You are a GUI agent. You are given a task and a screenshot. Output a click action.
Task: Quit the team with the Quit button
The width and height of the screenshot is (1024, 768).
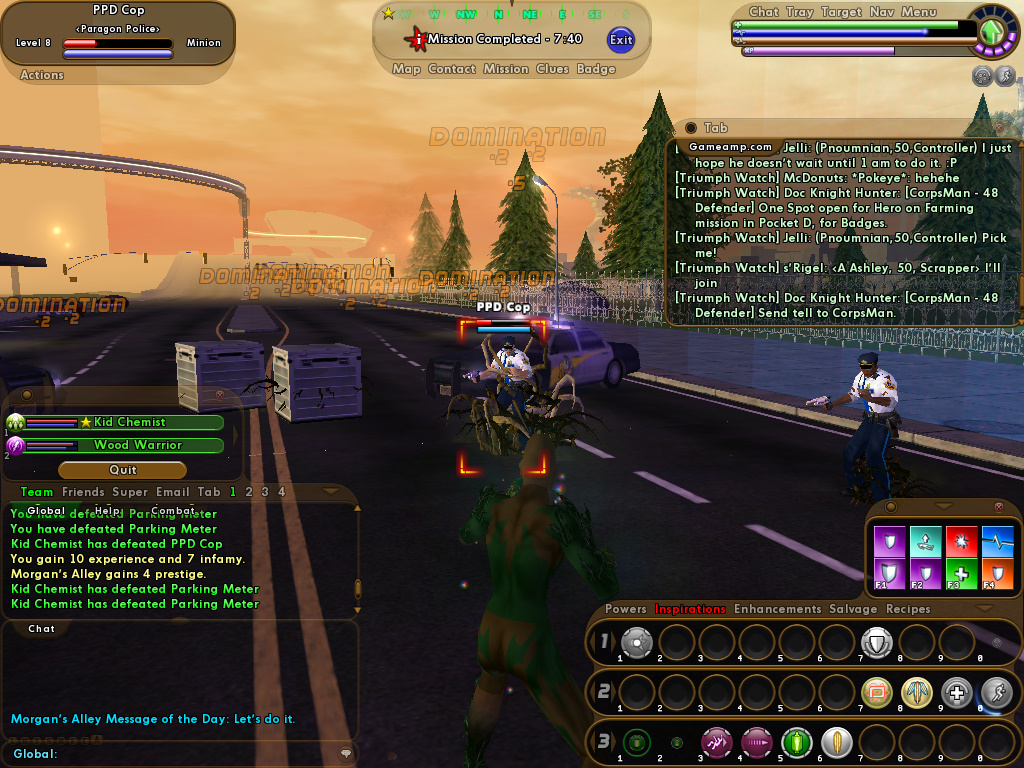tap(122, 470)
